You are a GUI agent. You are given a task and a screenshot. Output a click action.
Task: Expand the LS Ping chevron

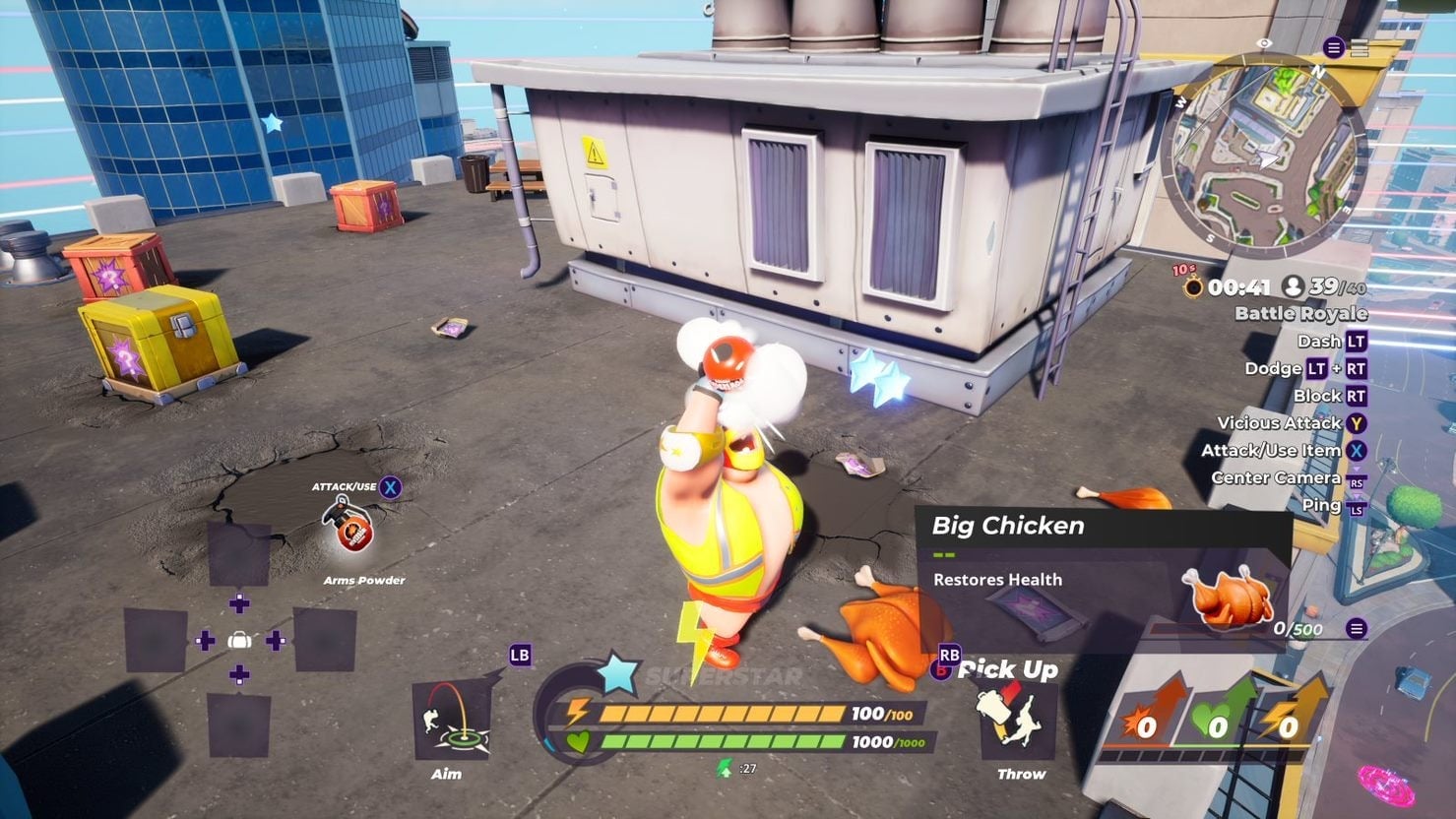tap(1356, 496)
